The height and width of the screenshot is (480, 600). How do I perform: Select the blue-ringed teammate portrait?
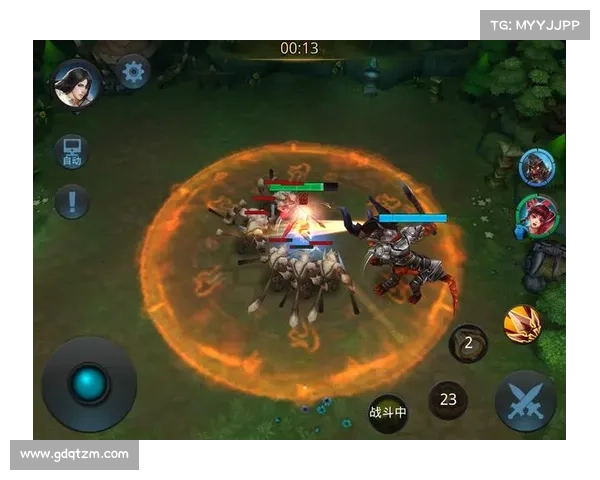(x=537, y=167)
